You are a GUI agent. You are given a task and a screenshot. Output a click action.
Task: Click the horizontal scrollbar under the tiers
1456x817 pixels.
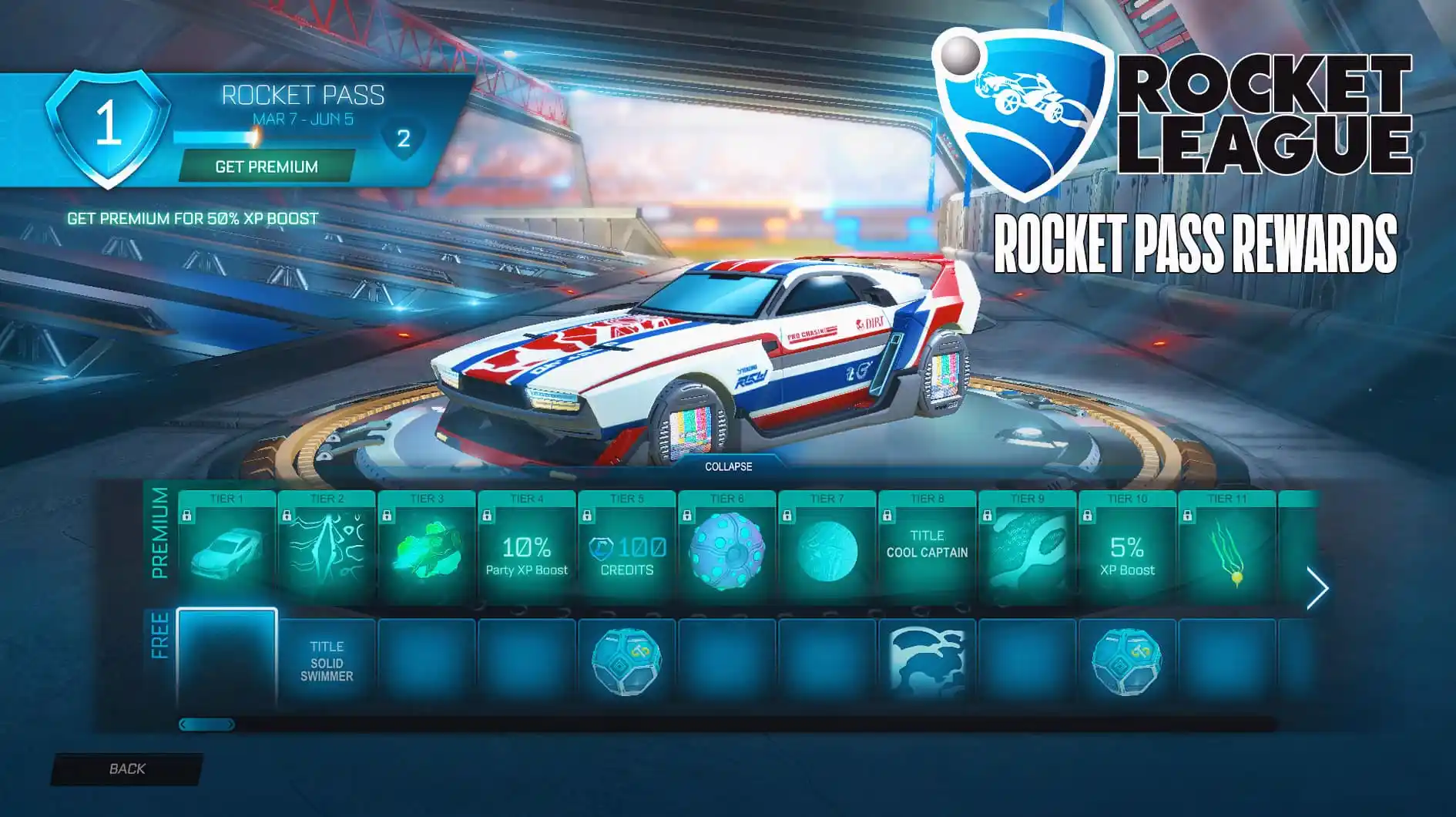(208, 724)
